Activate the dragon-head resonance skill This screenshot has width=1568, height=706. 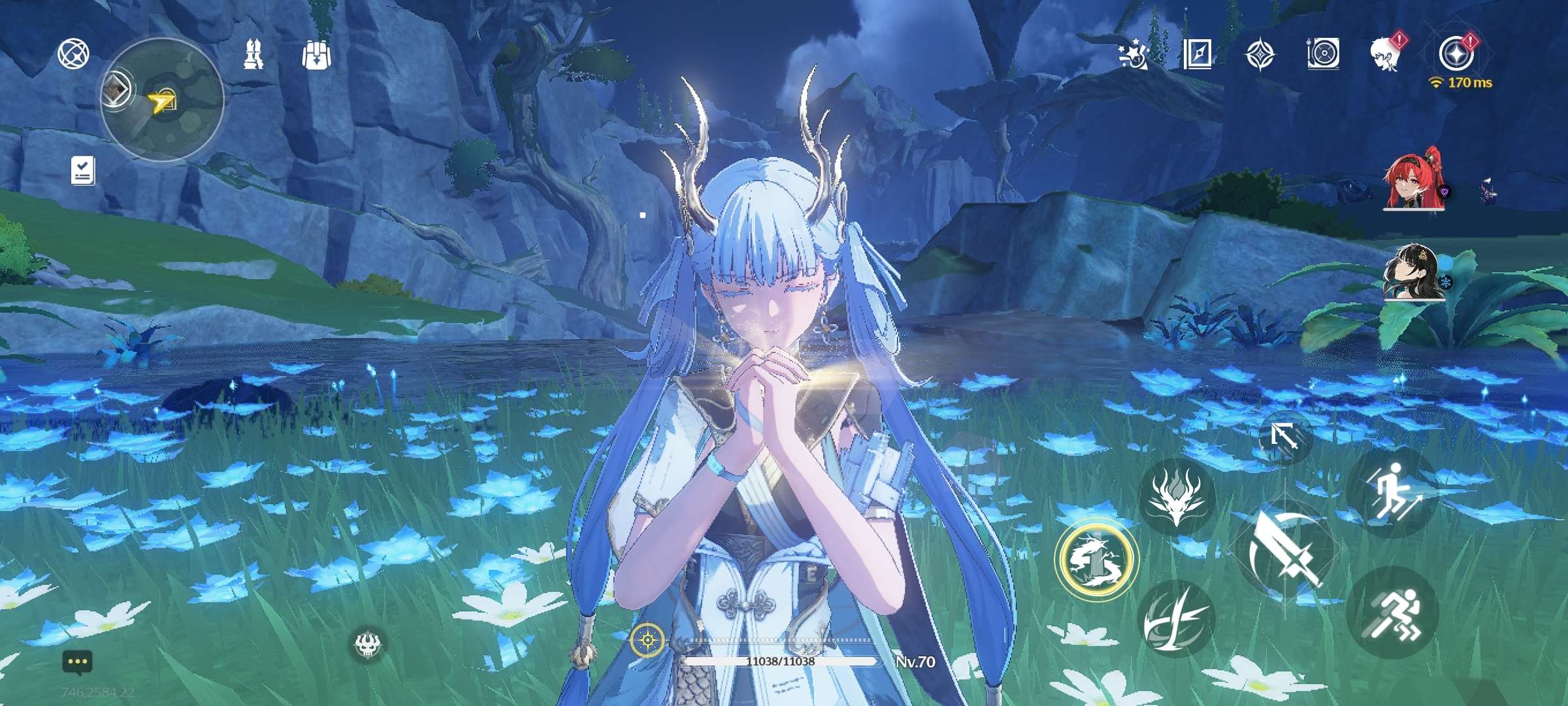[x=1177, y=497]
